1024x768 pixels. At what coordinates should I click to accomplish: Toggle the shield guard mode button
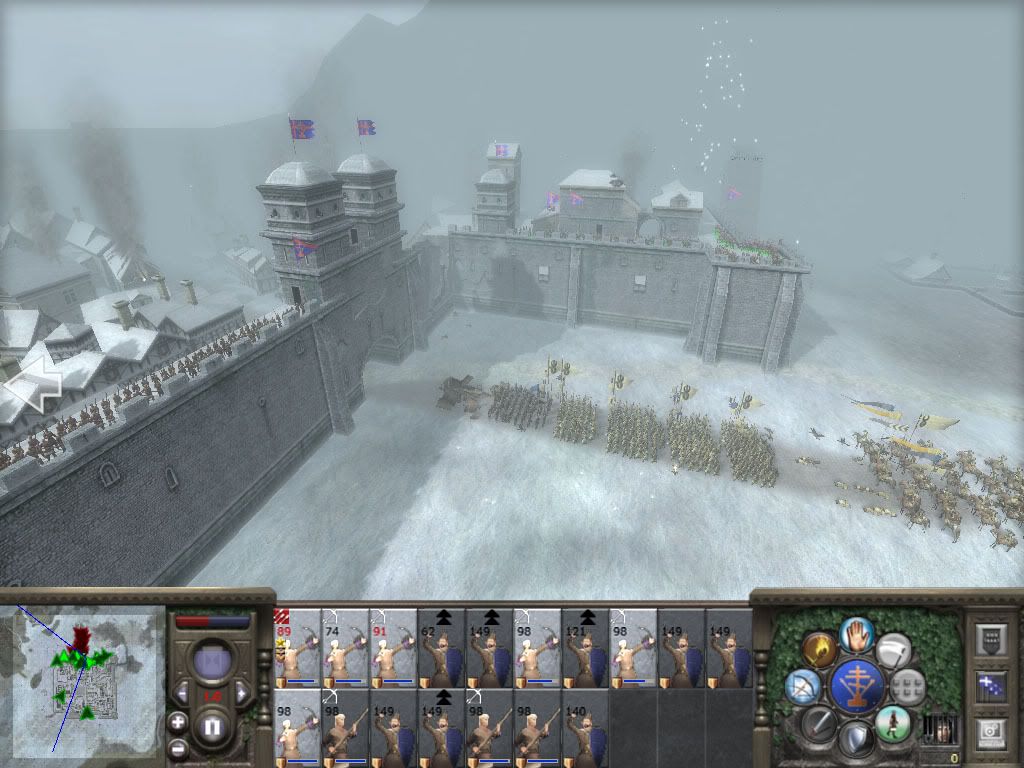[x=856, y=740]
